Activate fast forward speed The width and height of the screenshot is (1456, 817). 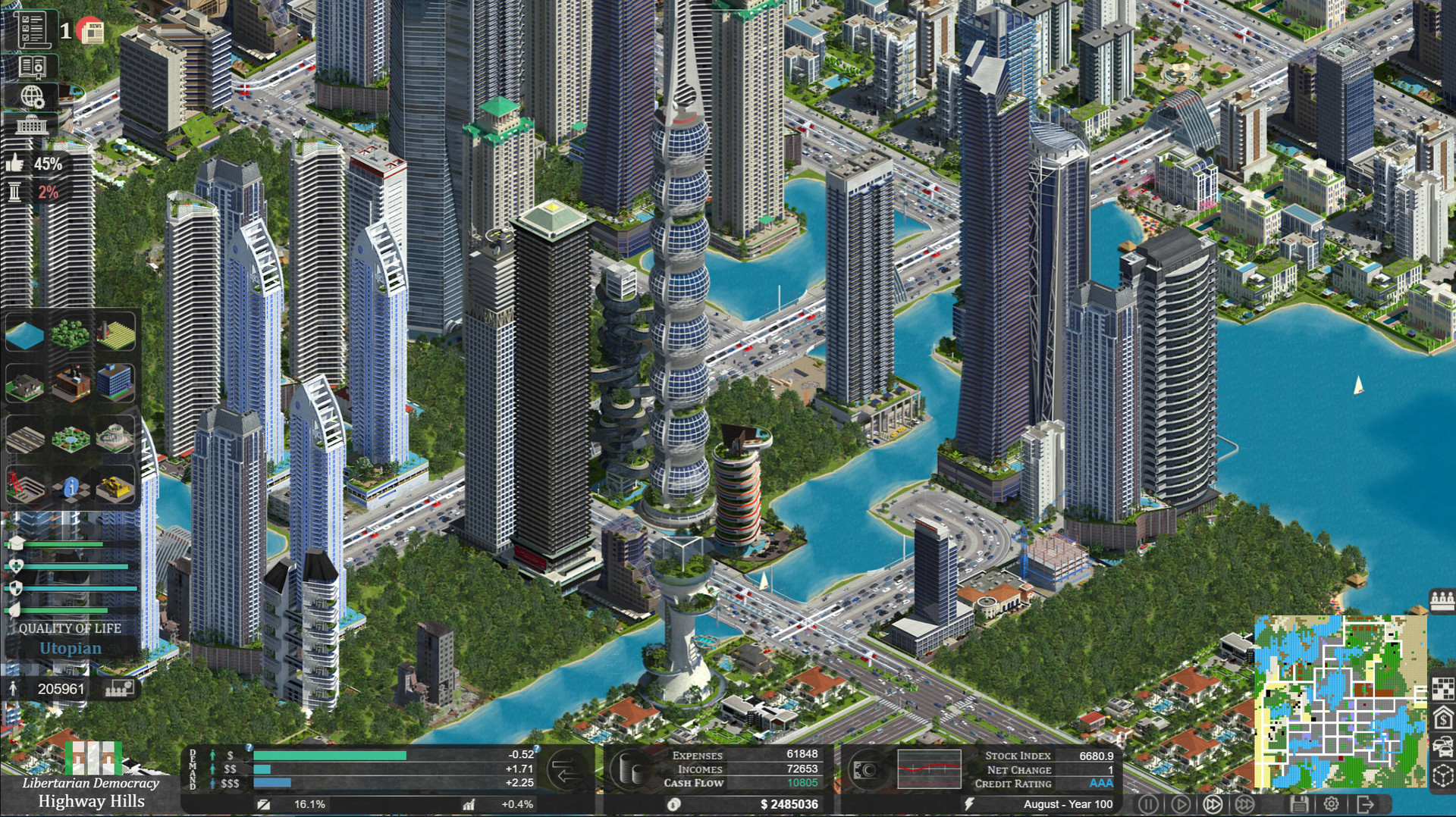click(x=1214, y=804)
